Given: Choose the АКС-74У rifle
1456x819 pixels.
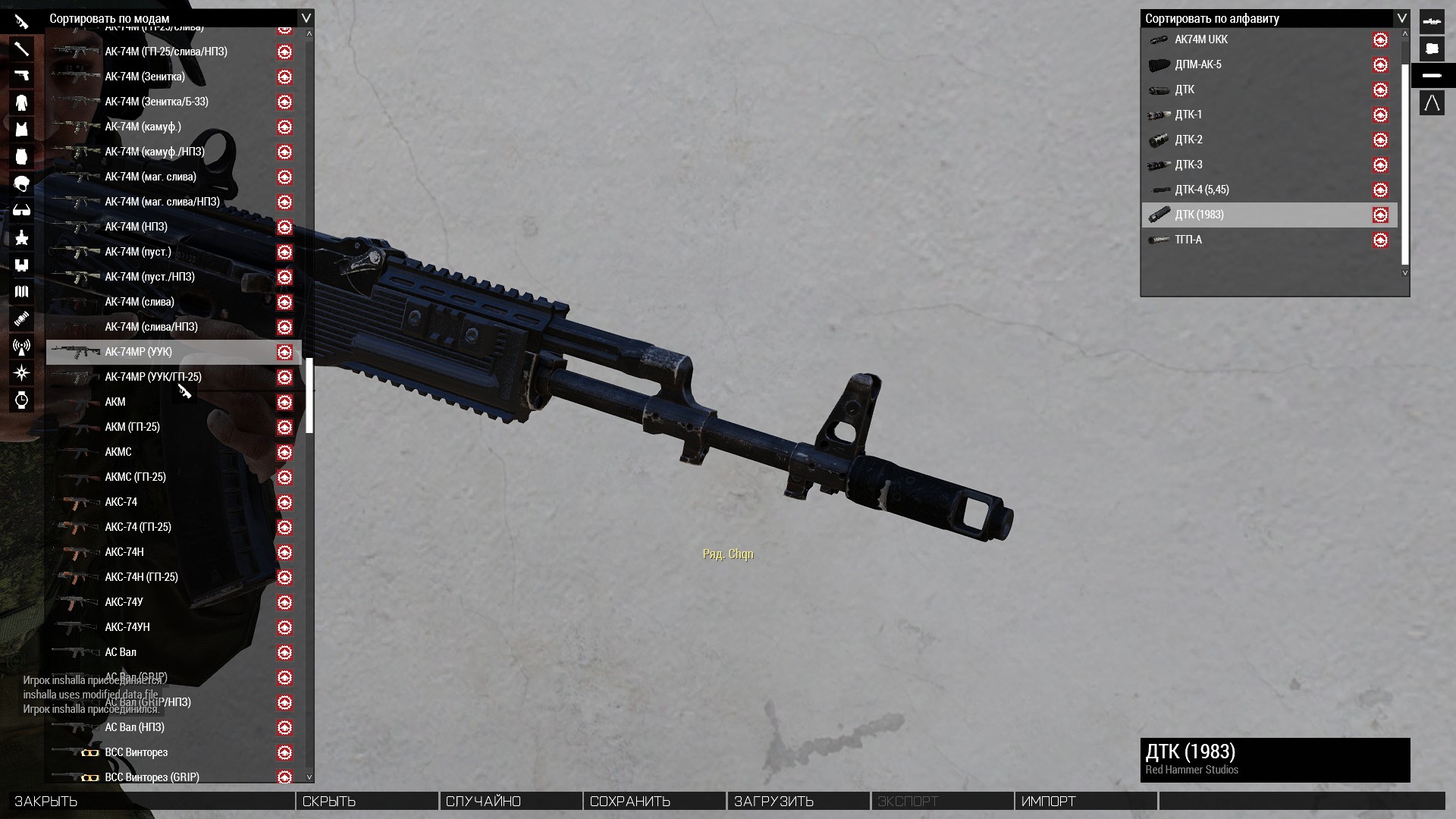Looking at the screenshot, I should [x=124, y=602].
